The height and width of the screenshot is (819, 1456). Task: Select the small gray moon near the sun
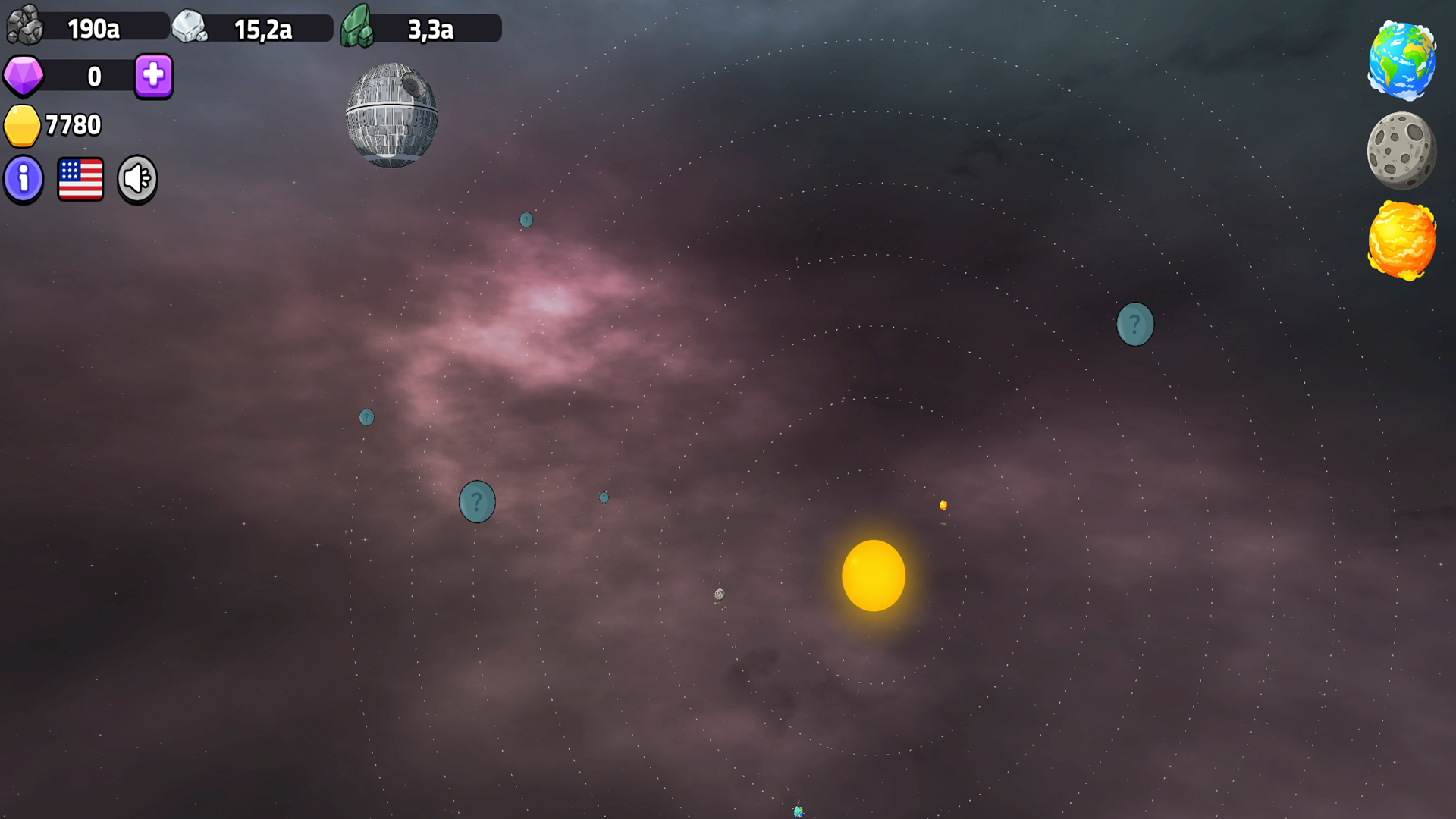tap(719, 595)
